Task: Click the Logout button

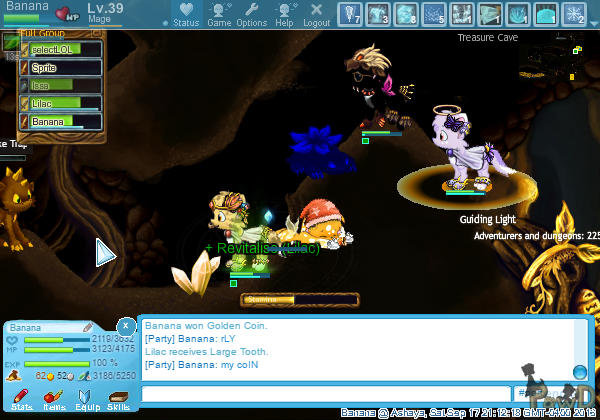Action: pos(316,14)
